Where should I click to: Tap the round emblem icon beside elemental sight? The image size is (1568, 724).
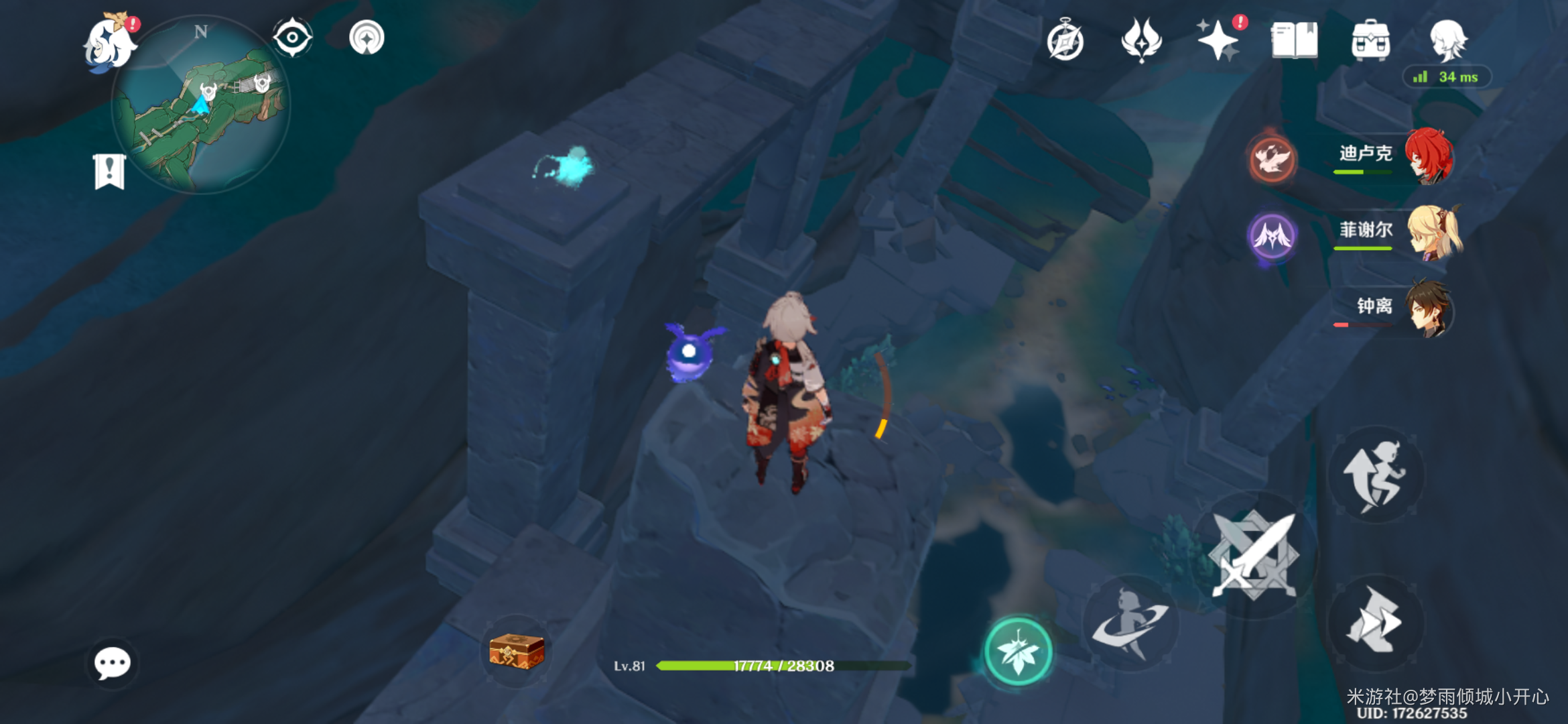pyautogui.click(x=367, y=38)
